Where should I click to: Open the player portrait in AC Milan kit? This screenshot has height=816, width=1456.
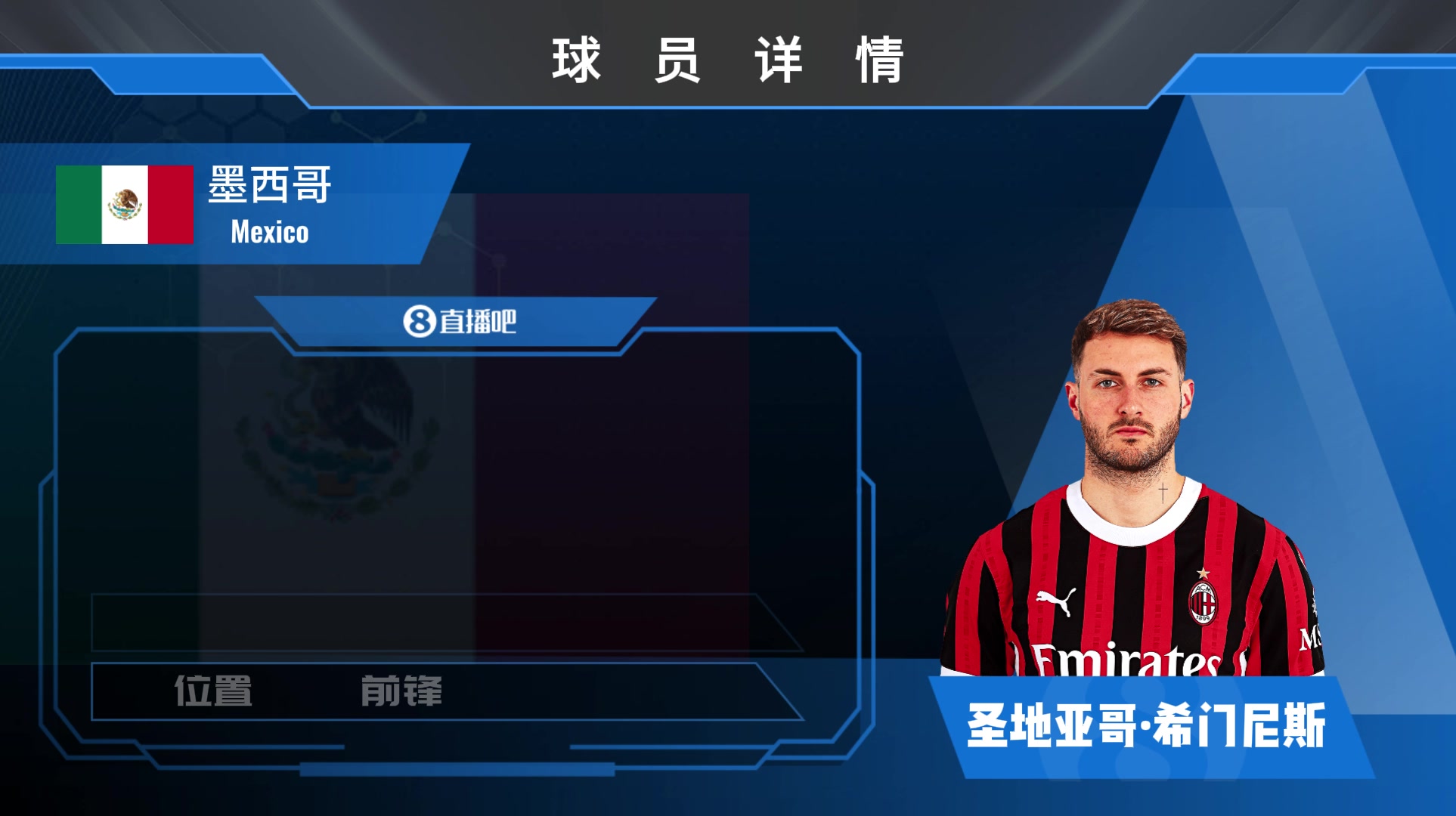click(1132, 491)
